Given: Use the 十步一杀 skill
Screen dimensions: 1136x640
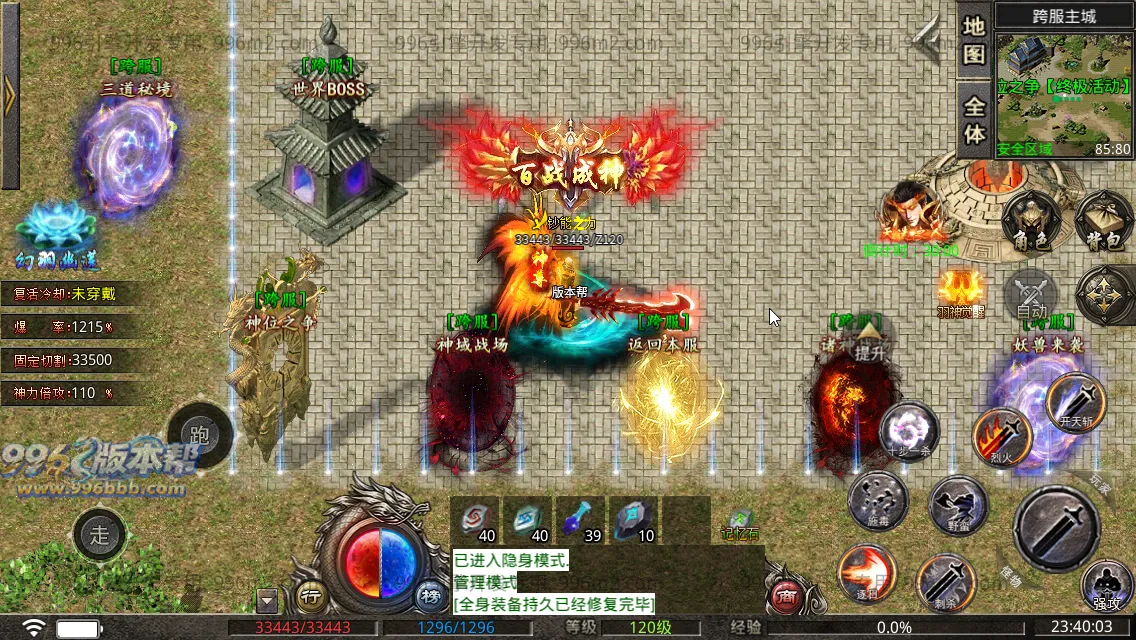Looking at the screenshot, I should (x=909, y=431).
